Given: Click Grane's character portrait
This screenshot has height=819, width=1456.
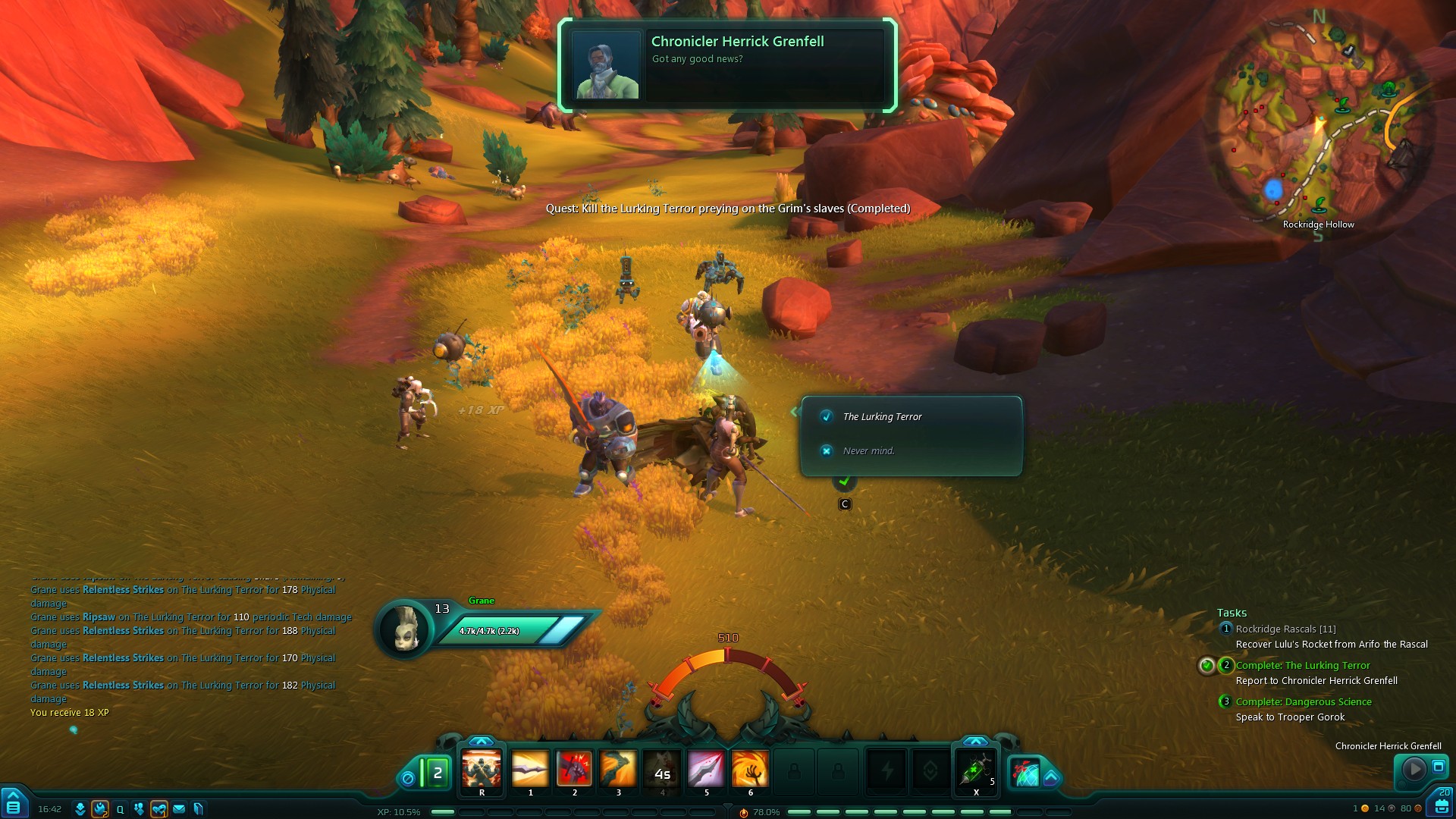Looking at the screenshot, I should 405,629.
